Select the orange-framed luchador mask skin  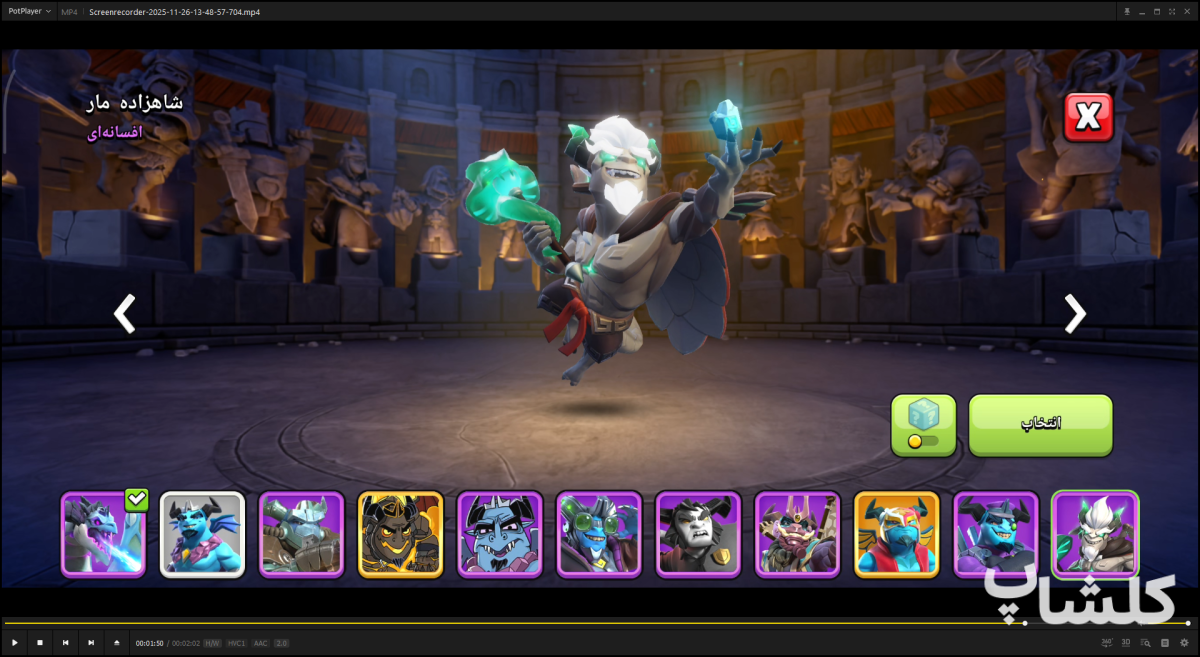[x=896, y=535]
